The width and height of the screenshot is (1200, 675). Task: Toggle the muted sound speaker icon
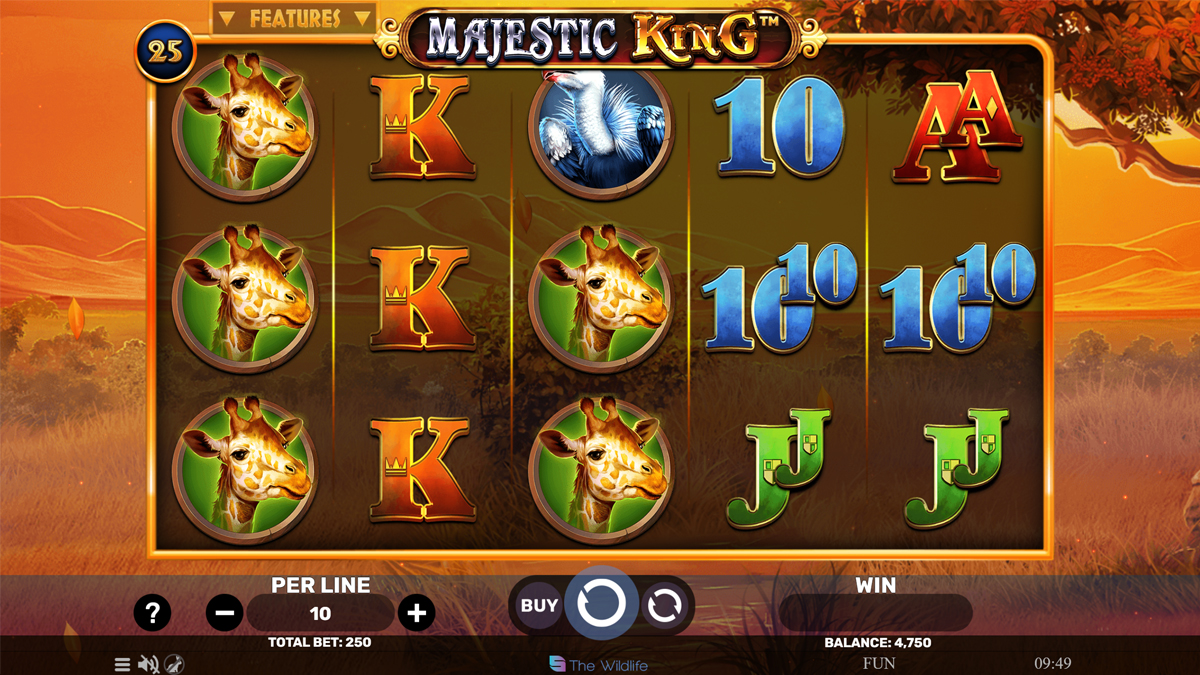[x=148, y=664]
